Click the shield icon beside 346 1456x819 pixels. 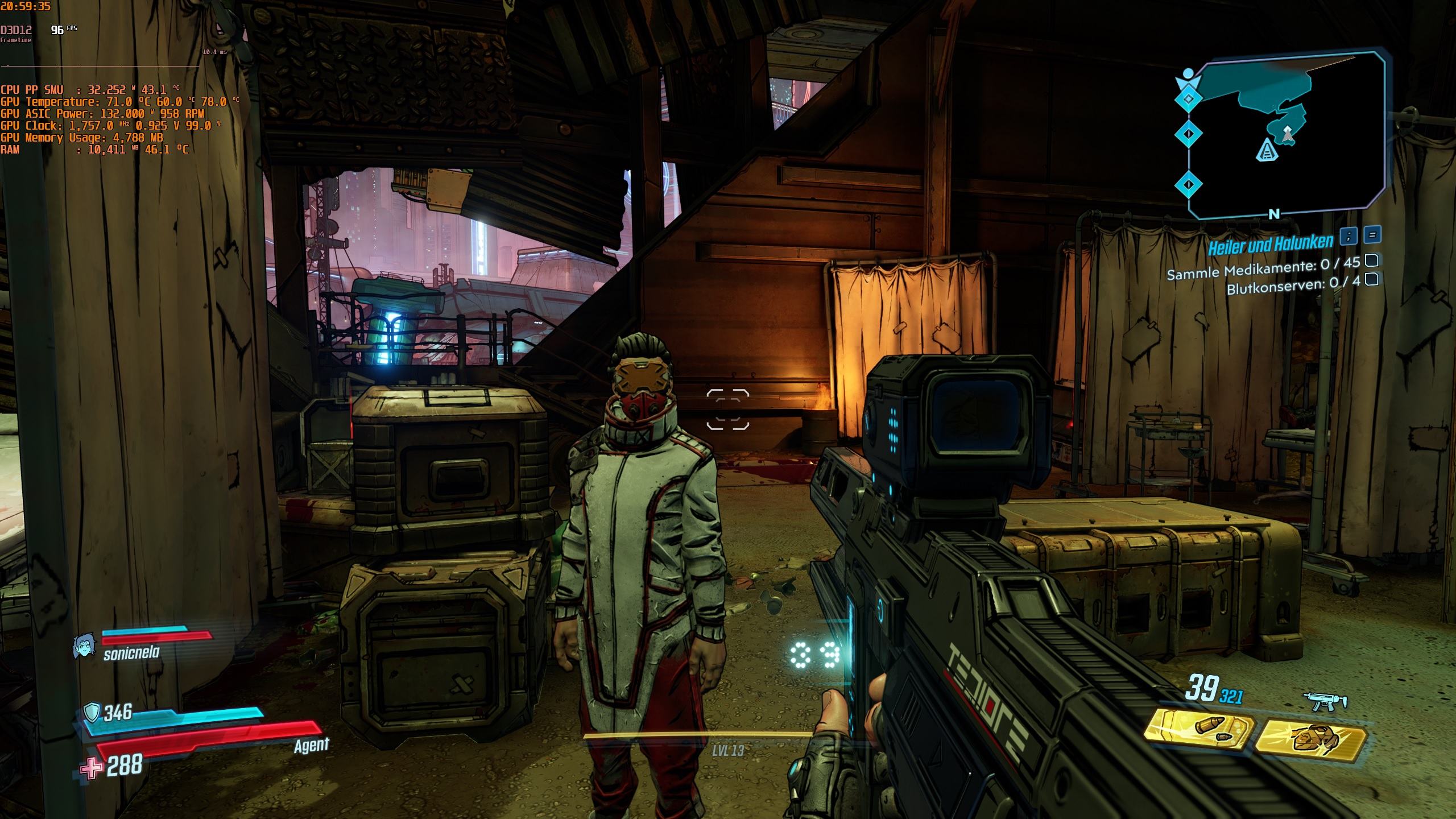coord(91,712)
